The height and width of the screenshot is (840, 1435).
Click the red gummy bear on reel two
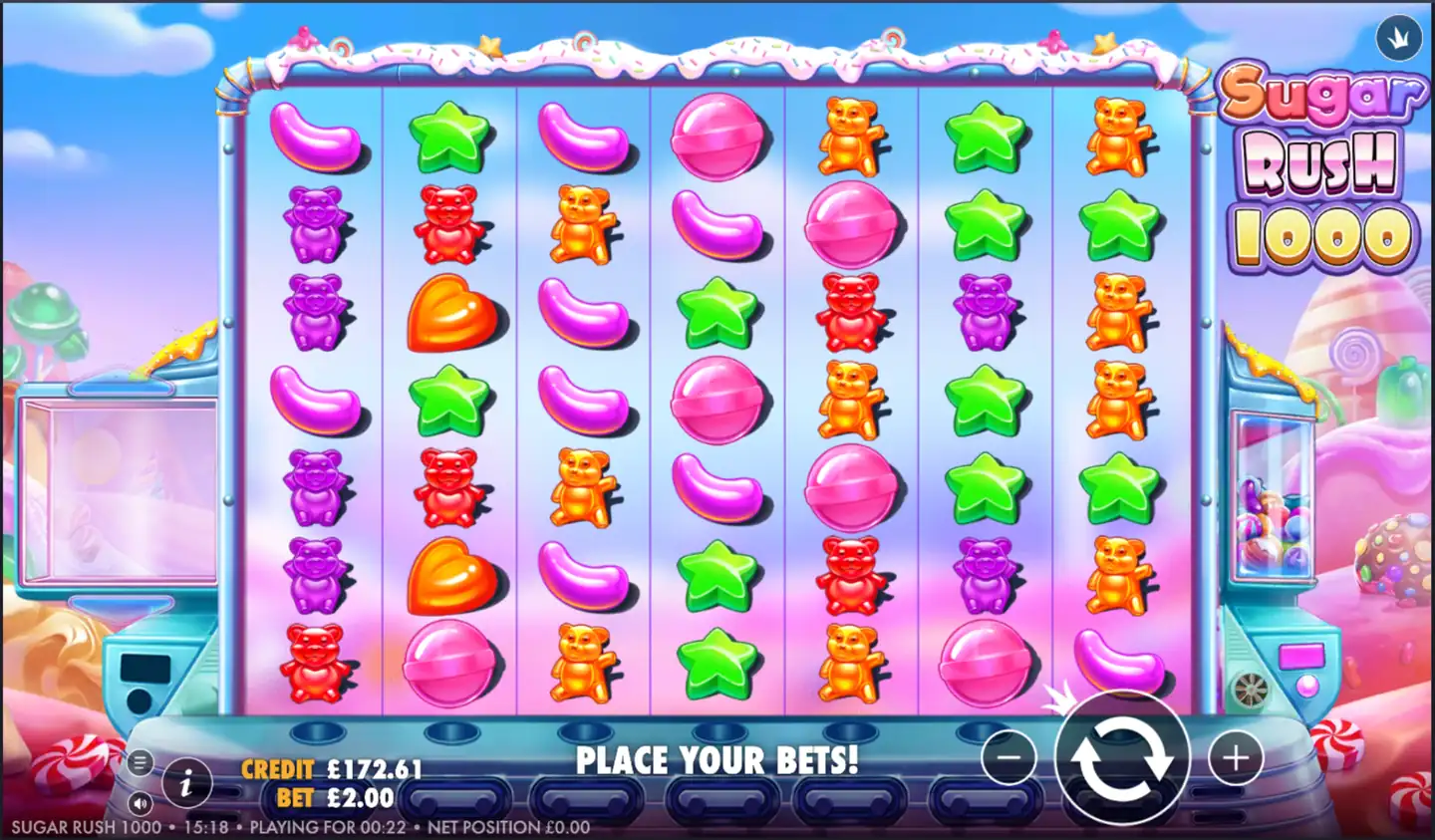pos(448,222)
